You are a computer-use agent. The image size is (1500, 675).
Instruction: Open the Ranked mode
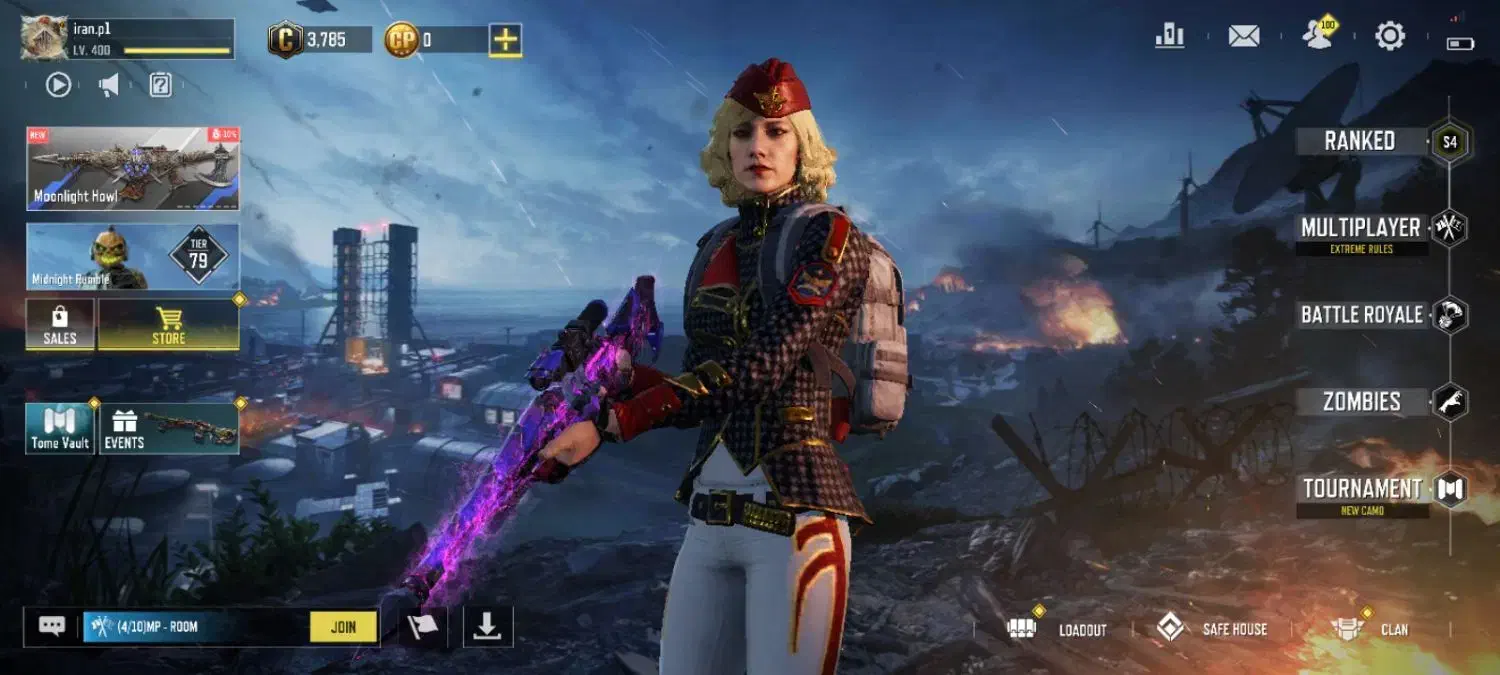[x=1360, y=141]
